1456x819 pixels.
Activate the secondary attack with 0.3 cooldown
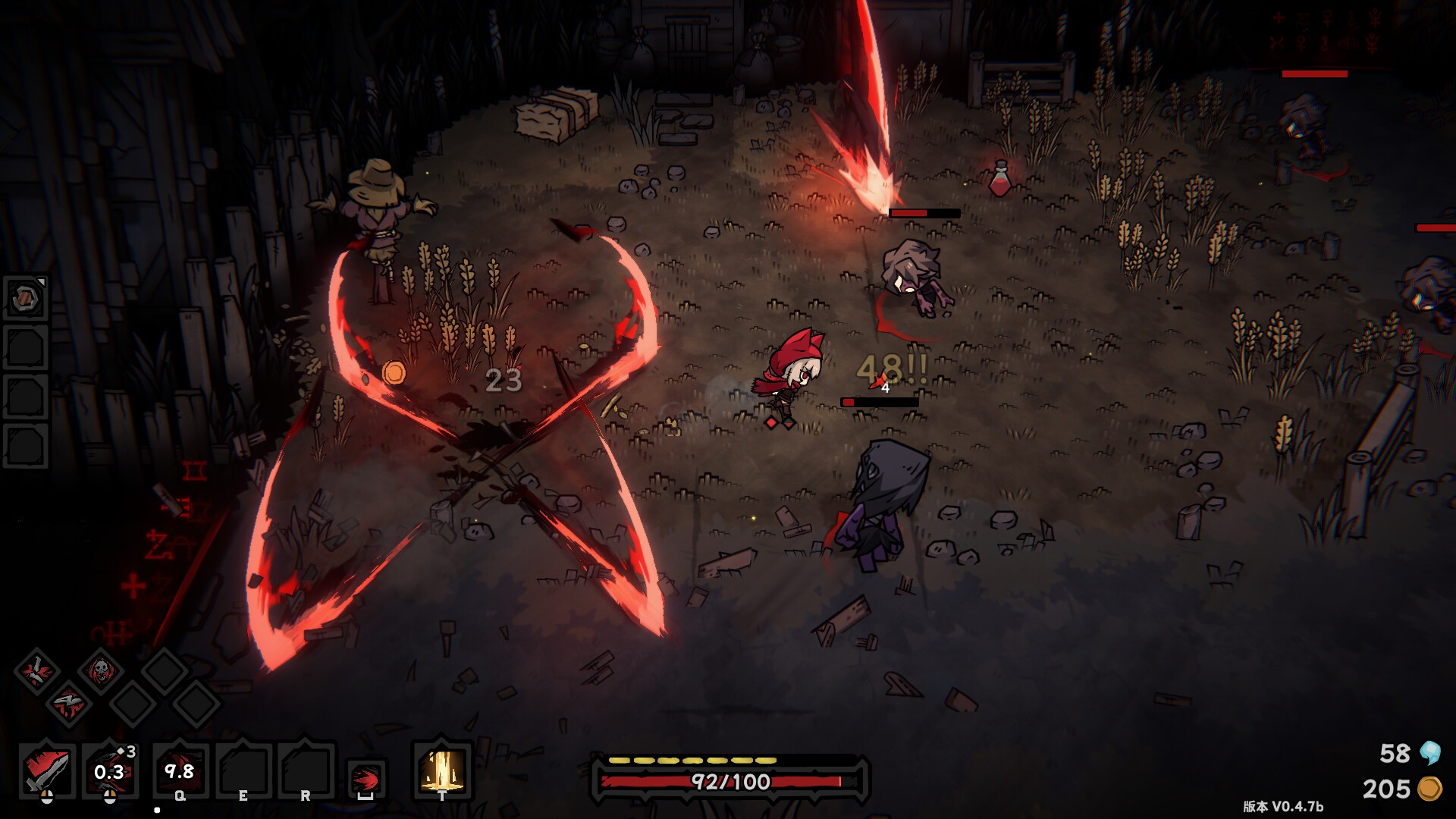[110, 770]
